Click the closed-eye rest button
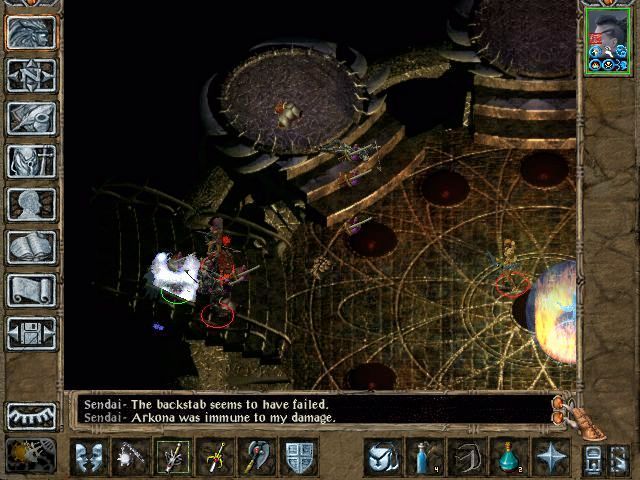The height and width of the screenshot is (480, 640). (x=31, y=415)
